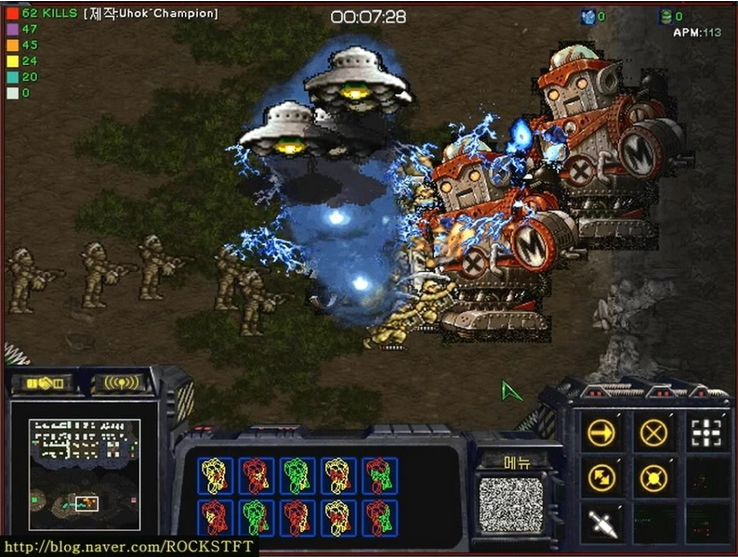Select the Patrol command icon
This screenshot has width=738, height=557.
click(x=600, y=477)
